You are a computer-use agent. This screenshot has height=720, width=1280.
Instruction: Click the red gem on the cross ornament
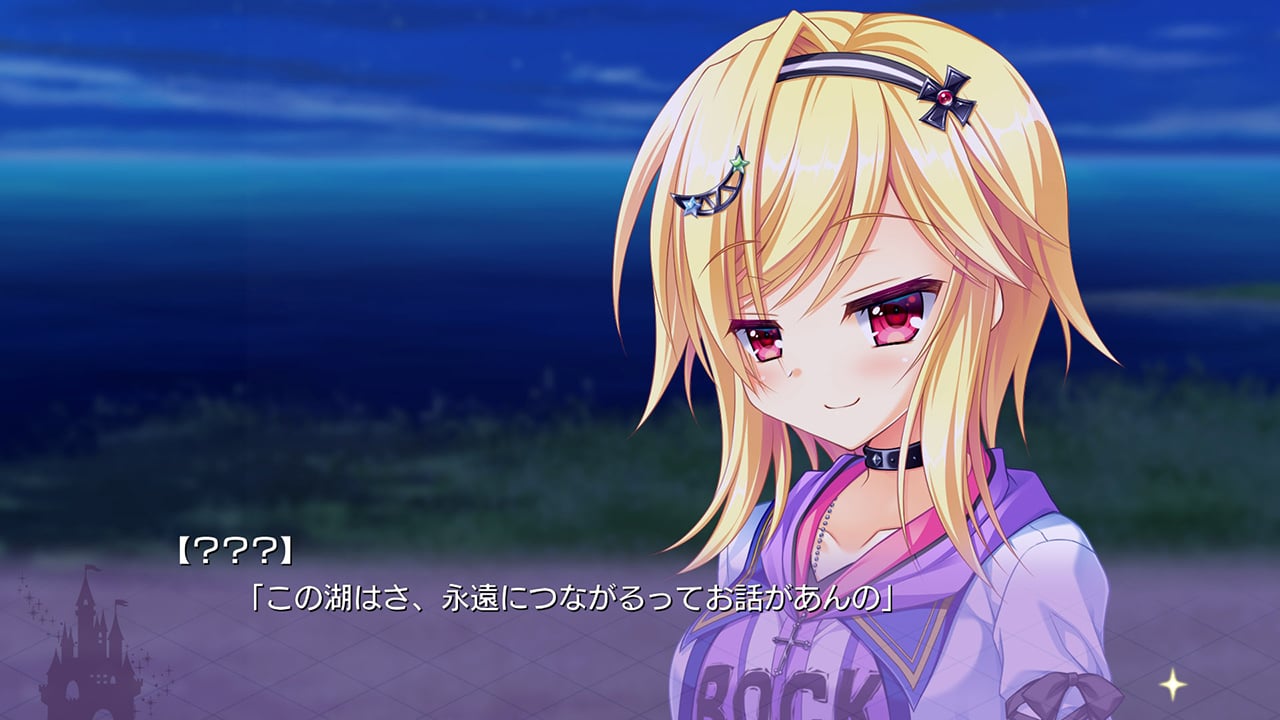[946, 97]
